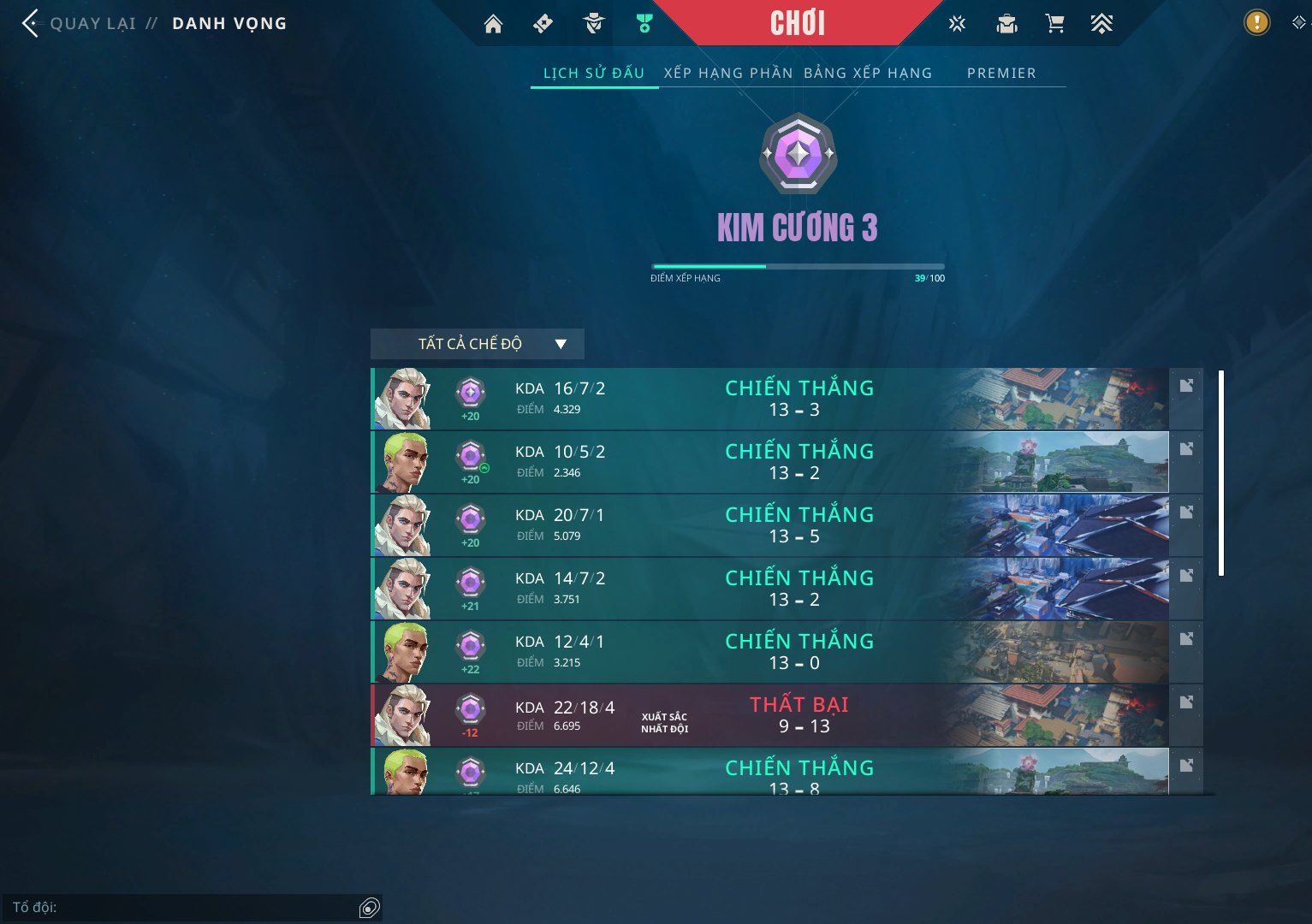Select the Premier tab
This screenshot has width=1312, height=924.
[x=1001, y=74]
